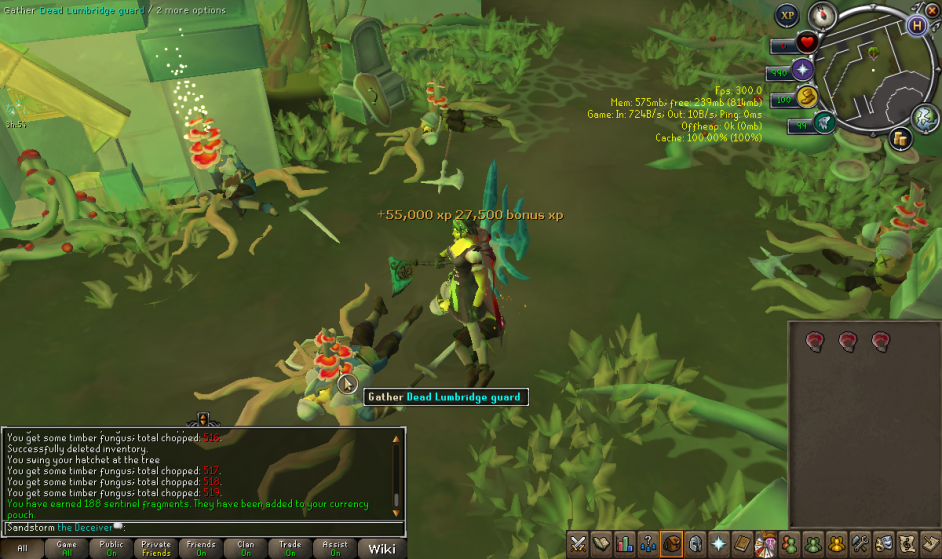Click the red heart hitpoints orb
This screenshot has height=559, width=942.
(x=807, y=43)
